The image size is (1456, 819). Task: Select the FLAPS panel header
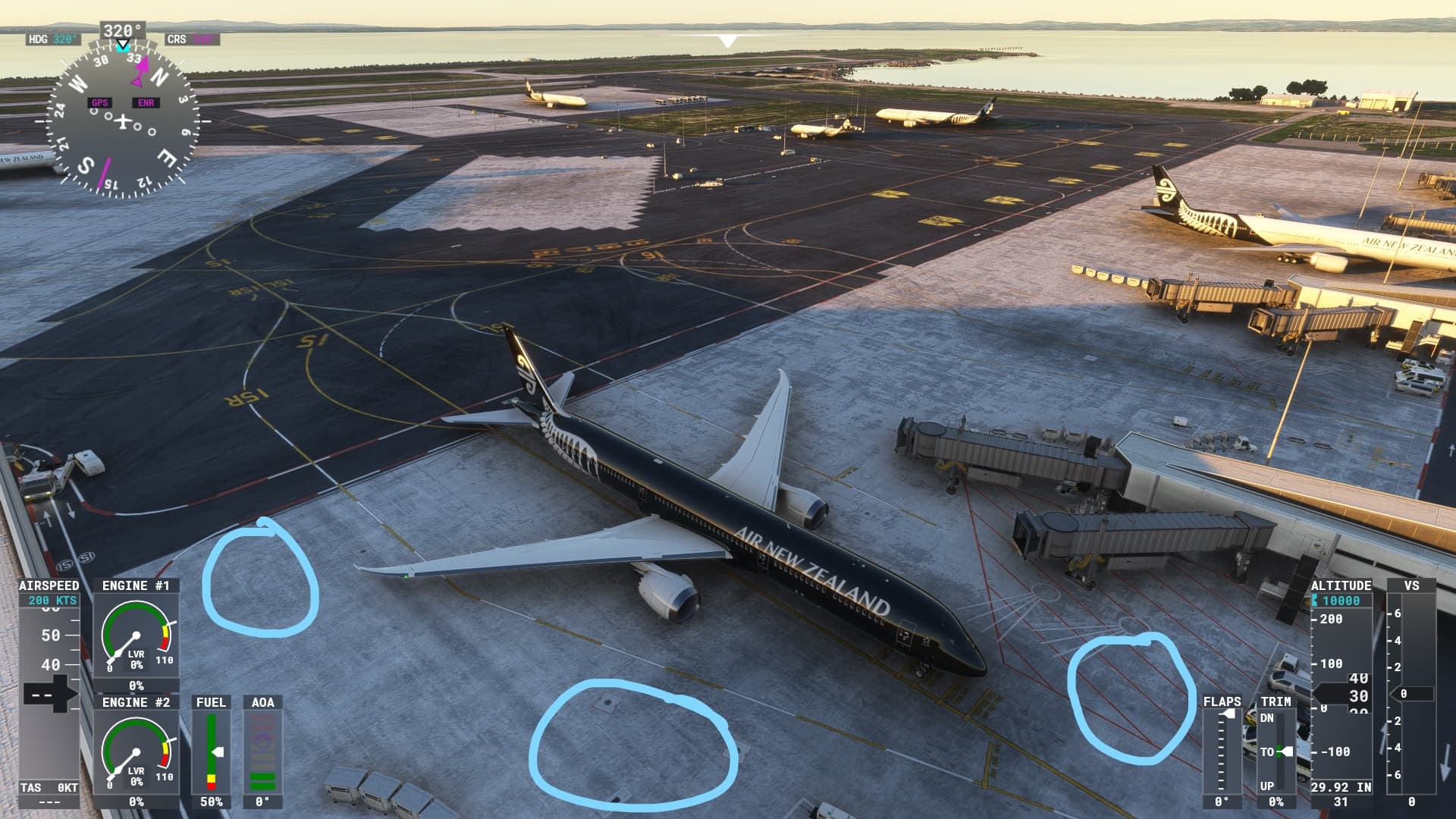1222,703
